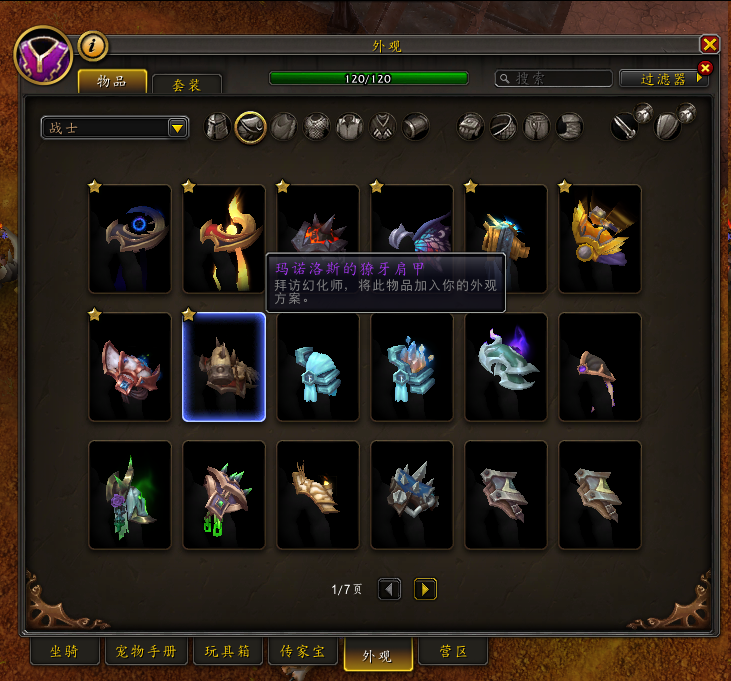Select the 物品 items tab

click(112, 81)
